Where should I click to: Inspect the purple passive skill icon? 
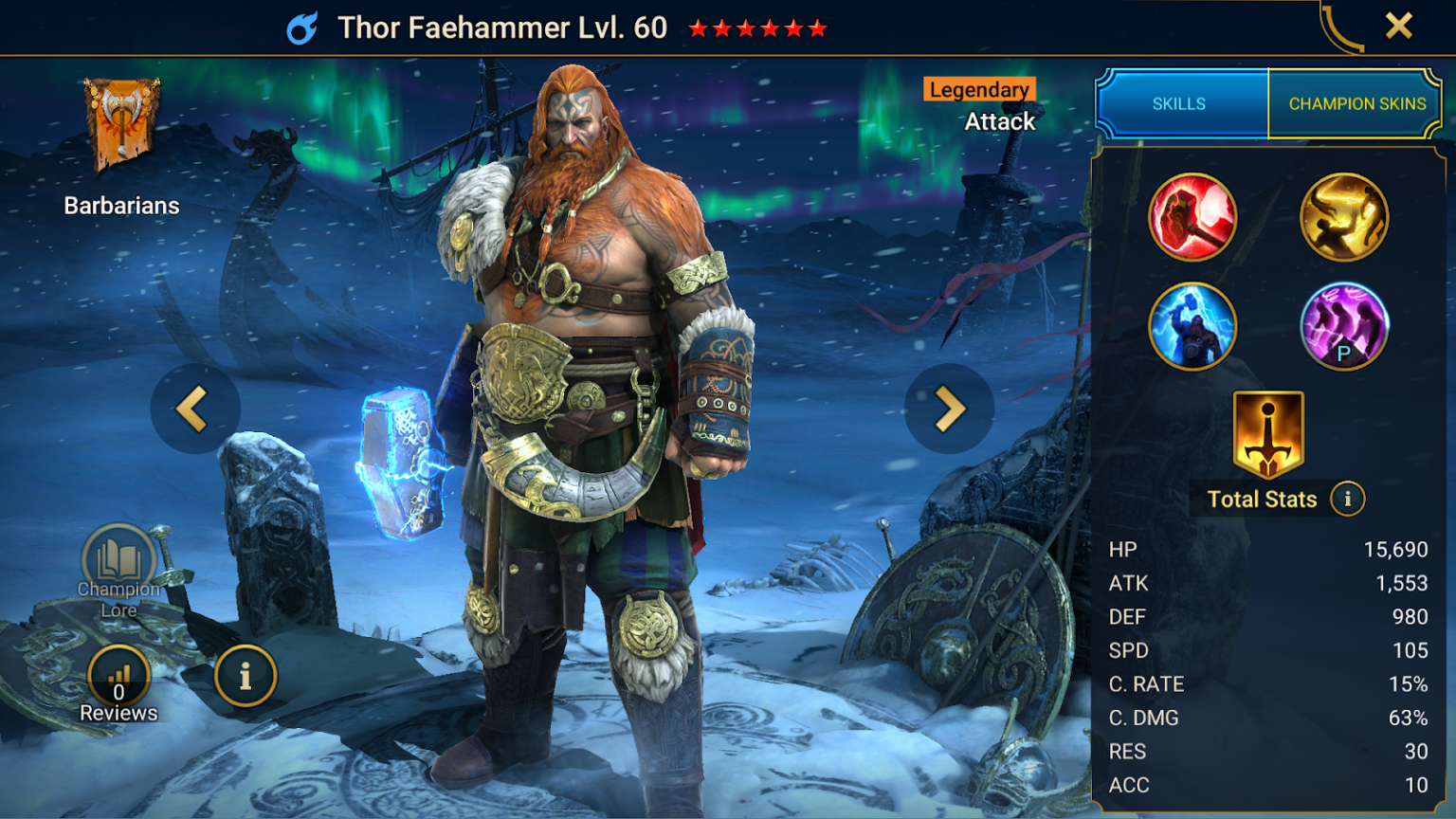click(x=1343, y=326)
